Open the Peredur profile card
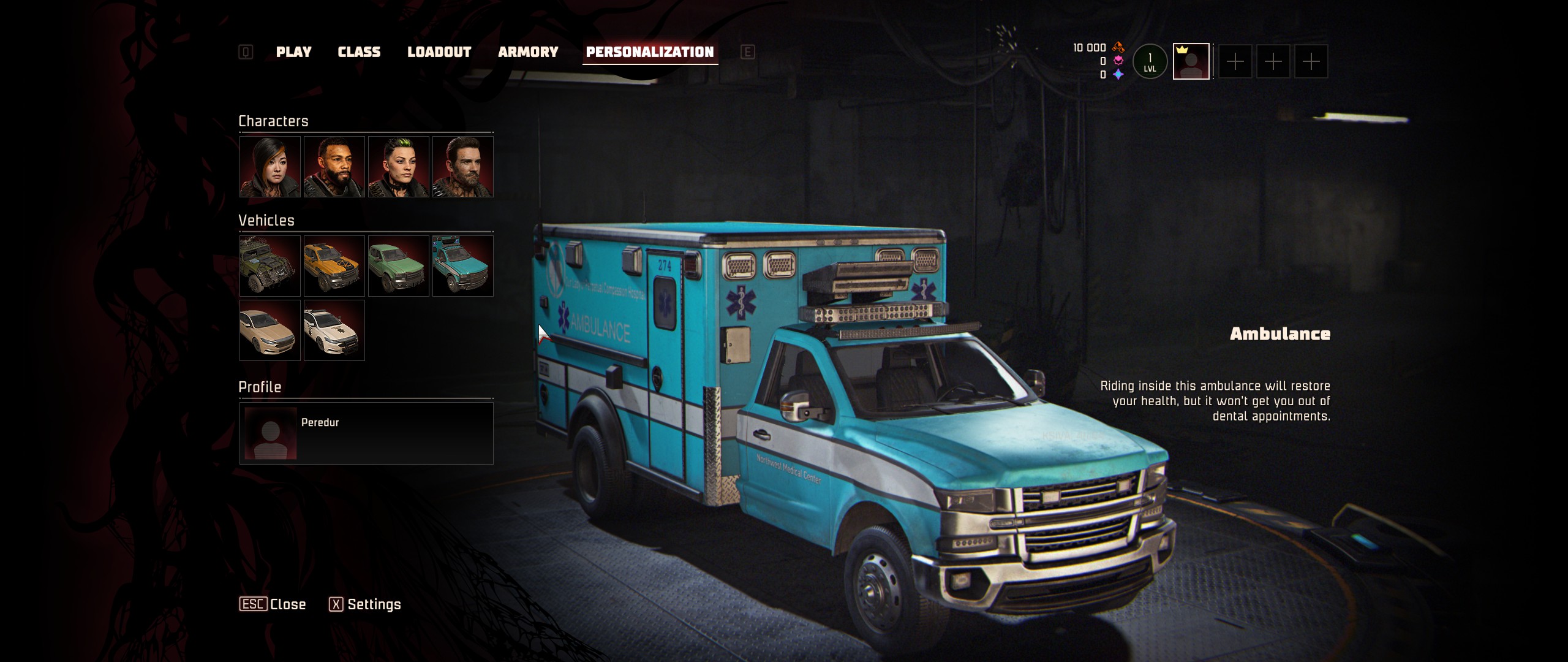 [366, 433]
